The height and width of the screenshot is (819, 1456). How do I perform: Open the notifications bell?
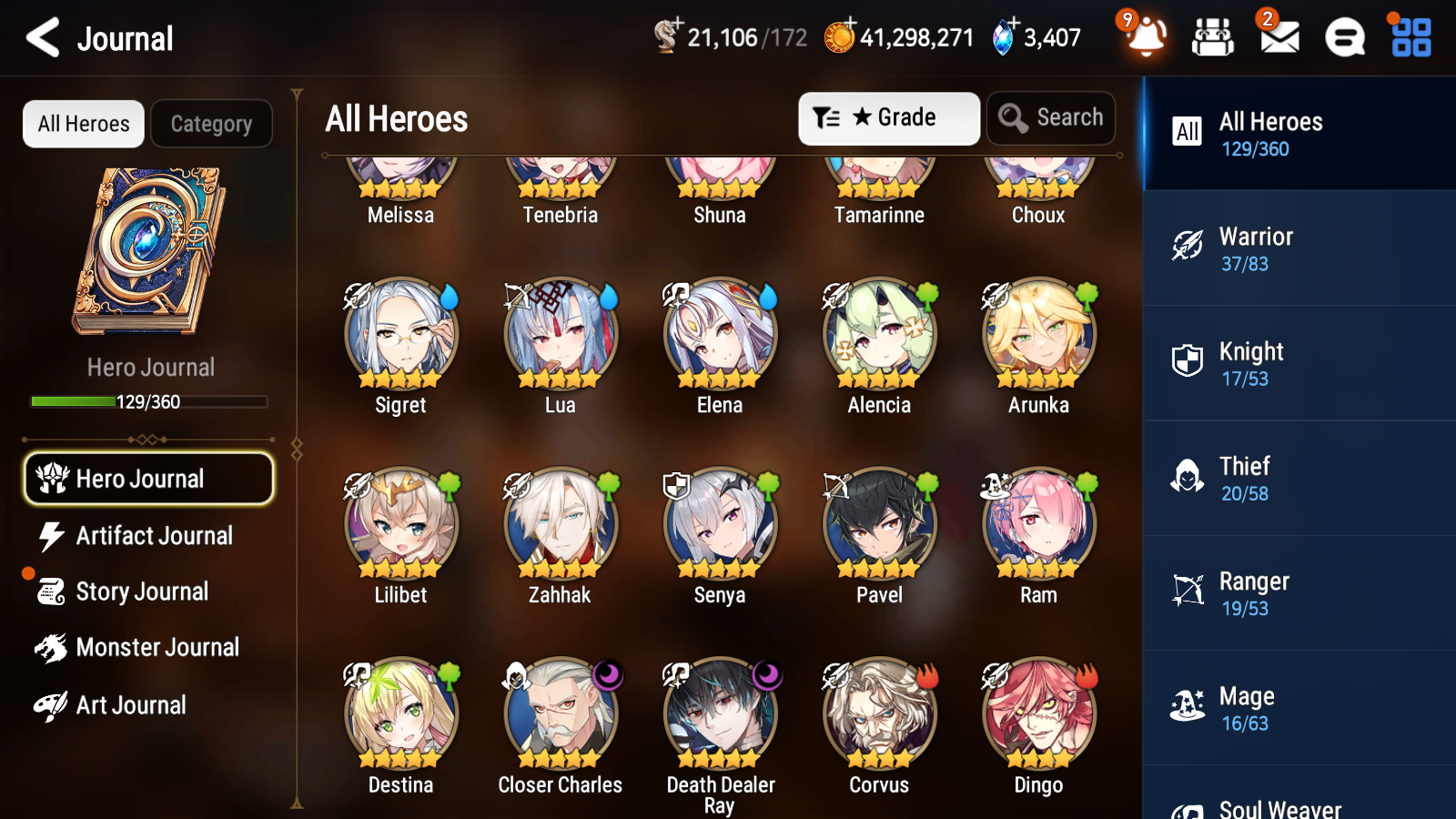pos(1146,38)
